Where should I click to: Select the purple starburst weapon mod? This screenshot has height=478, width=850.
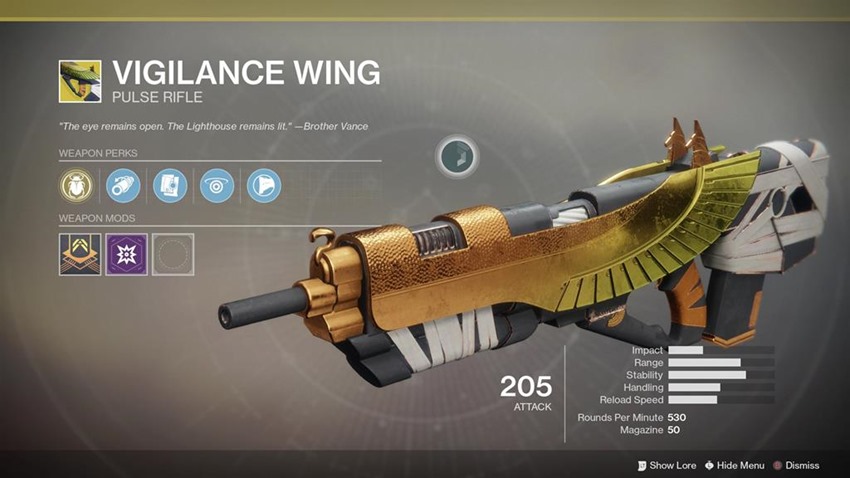(127, 254)
